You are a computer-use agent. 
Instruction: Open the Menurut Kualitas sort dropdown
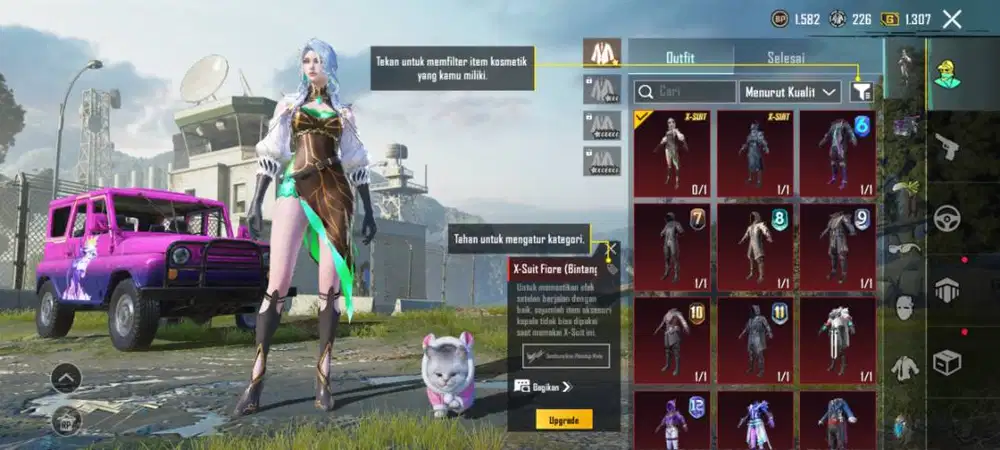click(x=790, y=92)
